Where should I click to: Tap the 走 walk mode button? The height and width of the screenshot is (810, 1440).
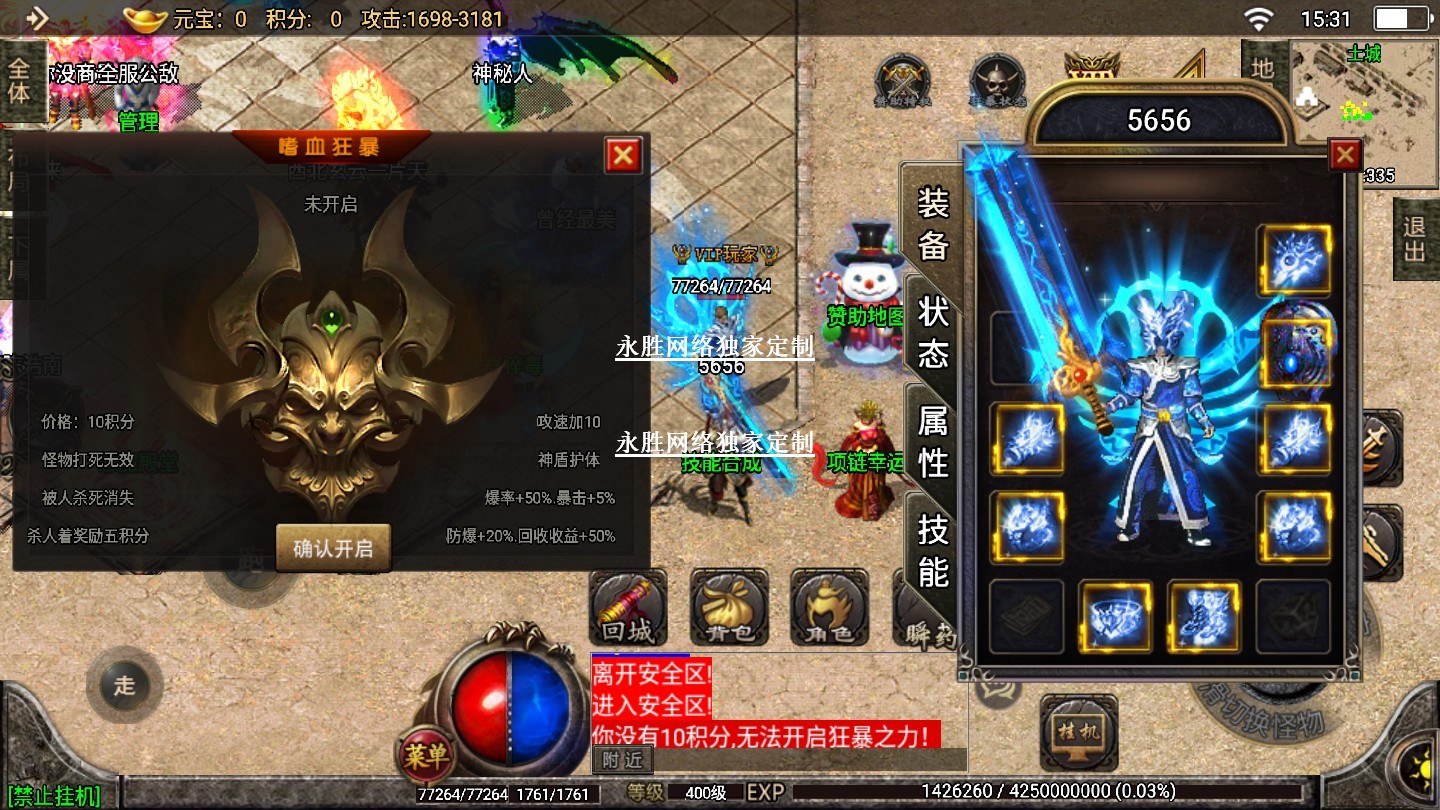click(x=124, y=685)
